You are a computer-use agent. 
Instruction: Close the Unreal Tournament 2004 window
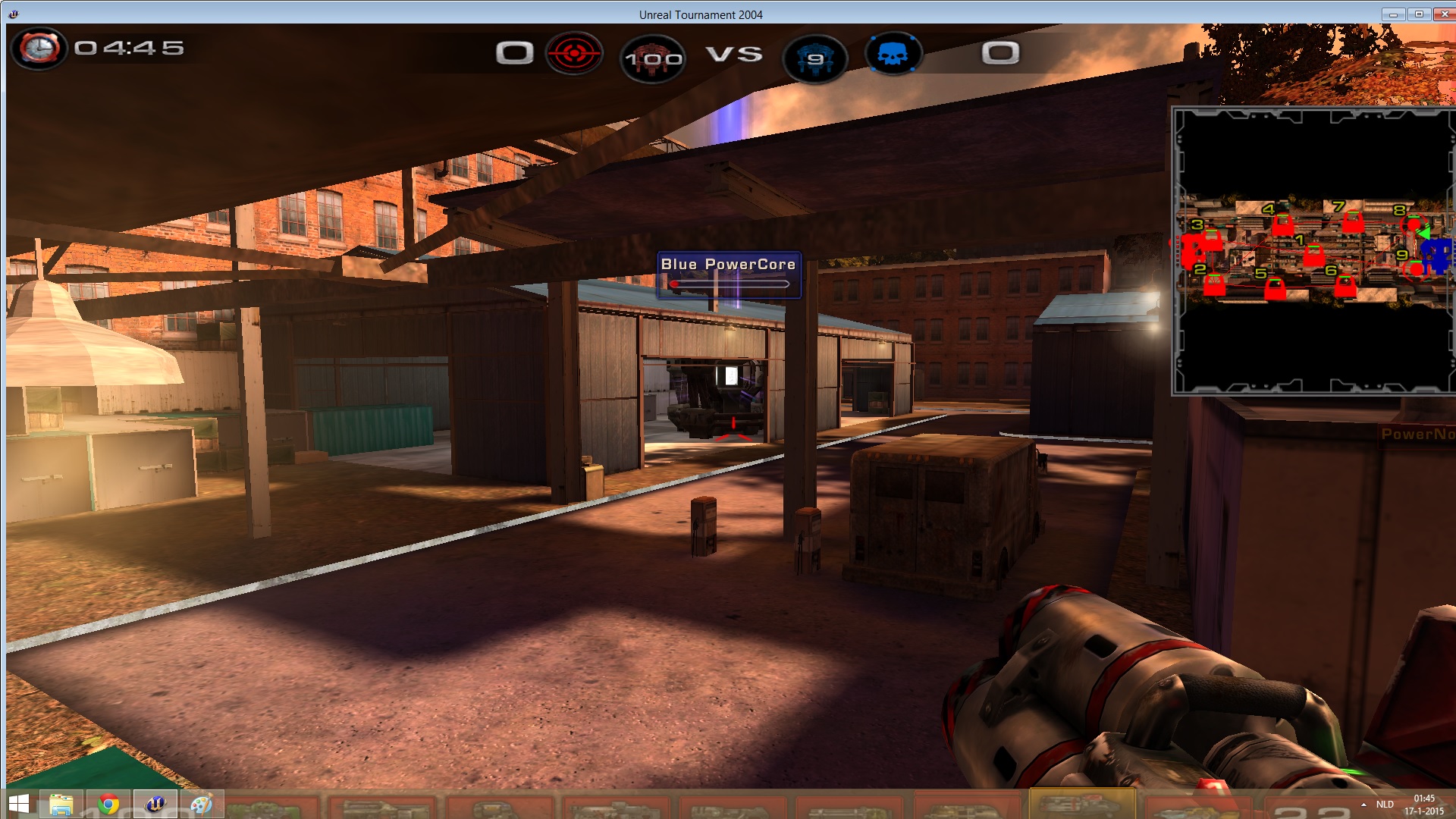[x=1444, y=14]
